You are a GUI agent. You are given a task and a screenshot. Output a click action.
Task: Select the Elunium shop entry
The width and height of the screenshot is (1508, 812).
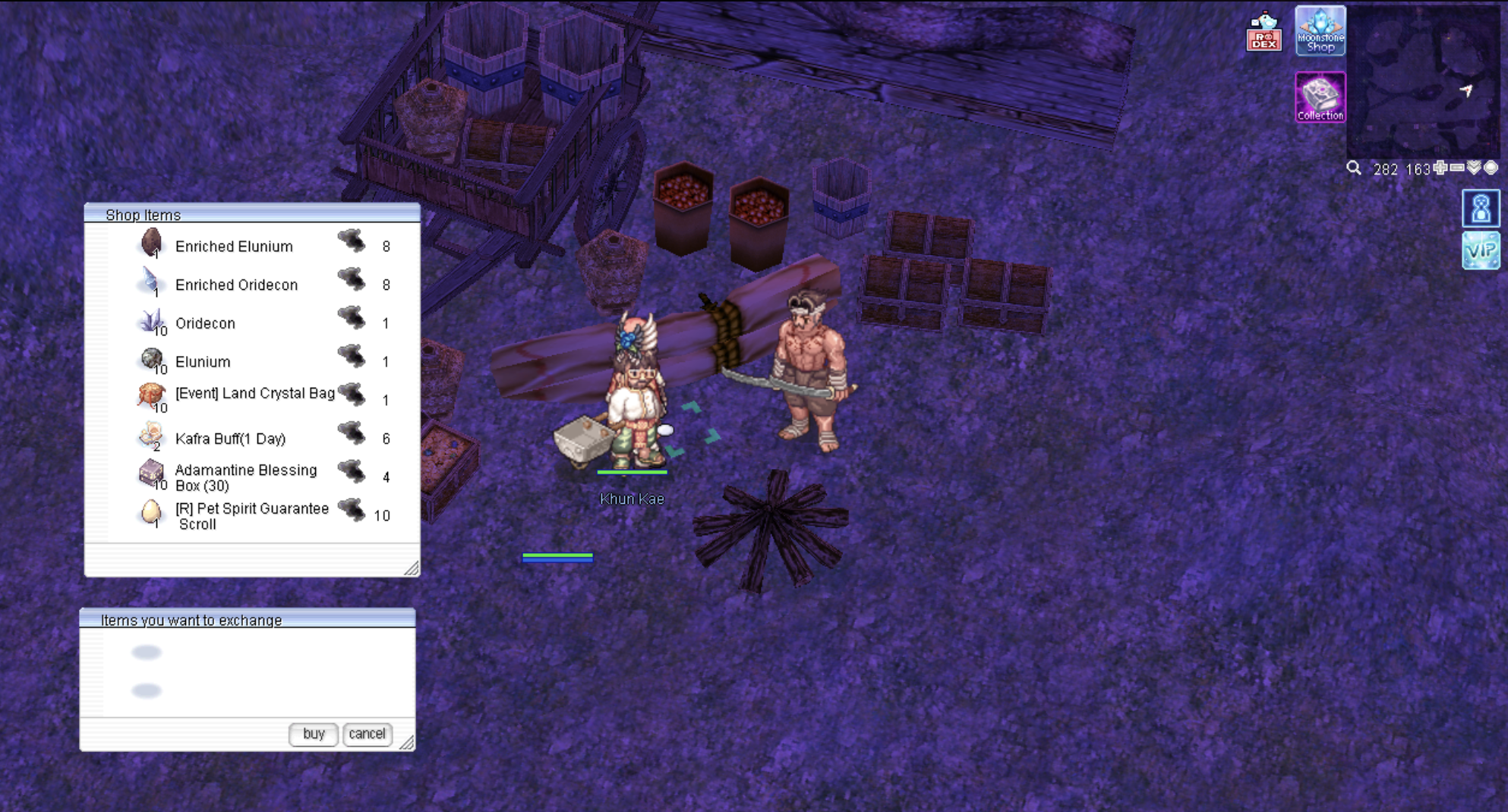click(203, 362)
